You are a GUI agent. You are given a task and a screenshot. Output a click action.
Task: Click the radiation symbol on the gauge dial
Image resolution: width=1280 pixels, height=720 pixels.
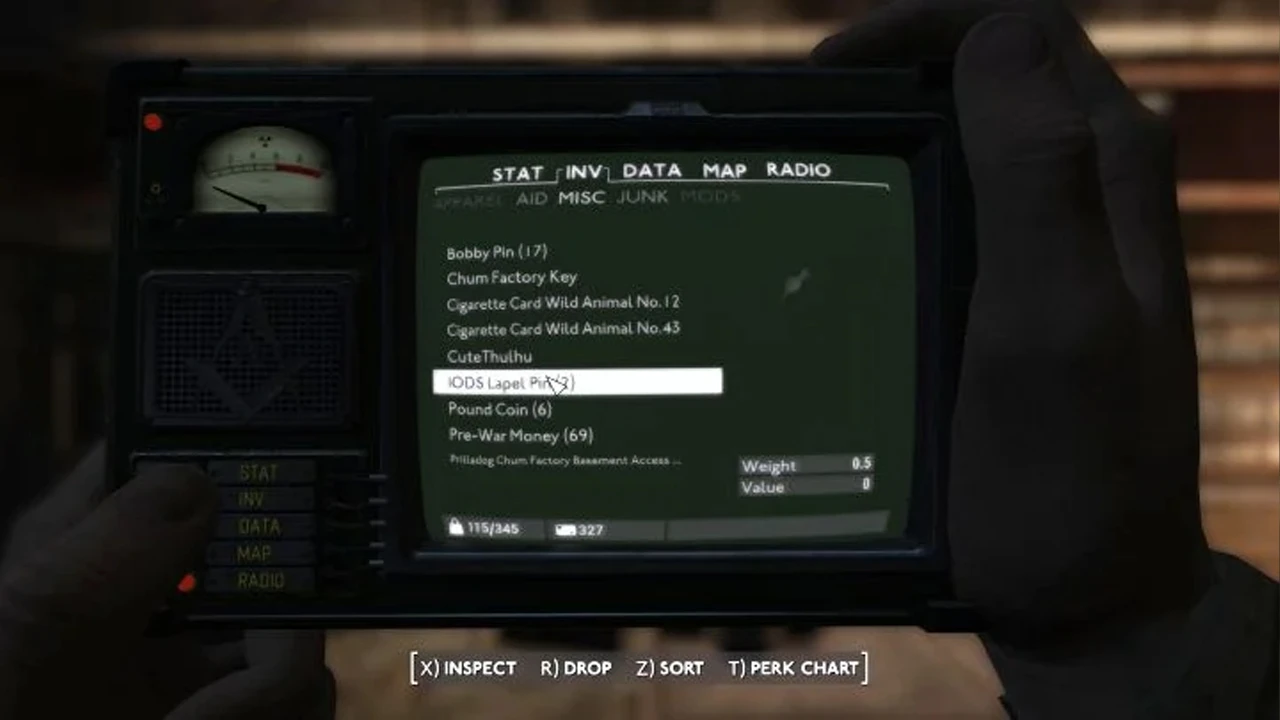tap(263, 141)
